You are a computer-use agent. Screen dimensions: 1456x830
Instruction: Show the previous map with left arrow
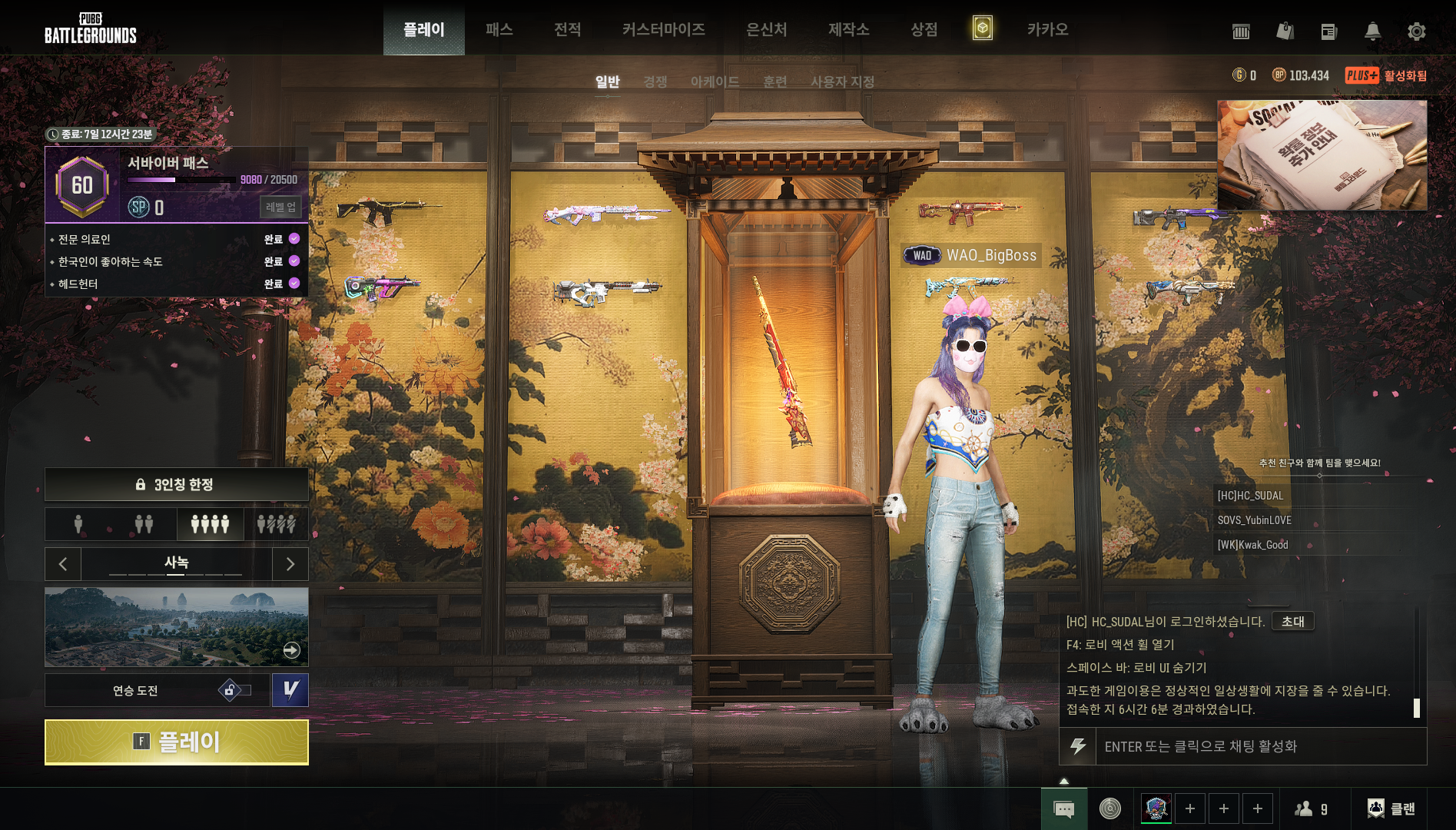pos(63,564)
